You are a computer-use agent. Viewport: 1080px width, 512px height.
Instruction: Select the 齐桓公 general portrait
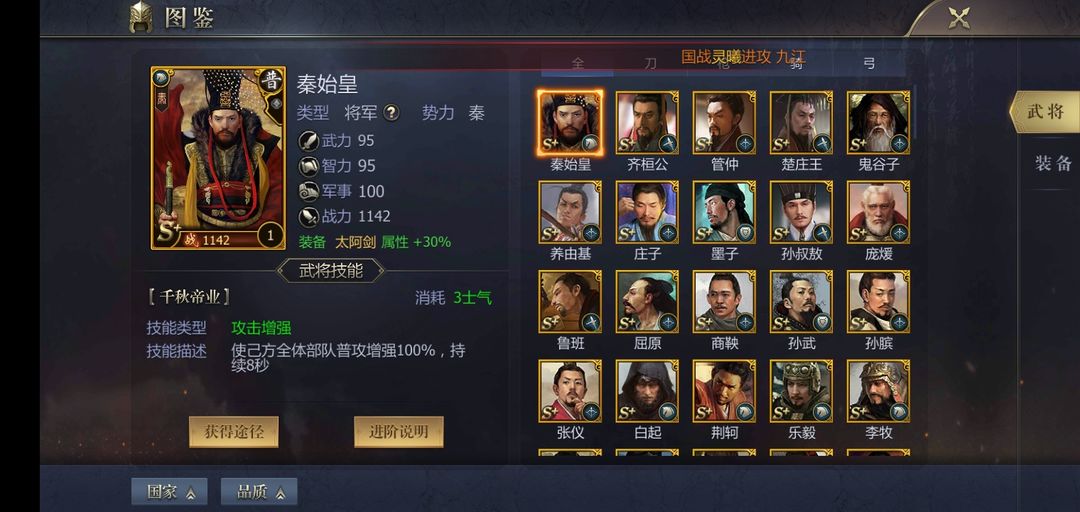point(647,123)
